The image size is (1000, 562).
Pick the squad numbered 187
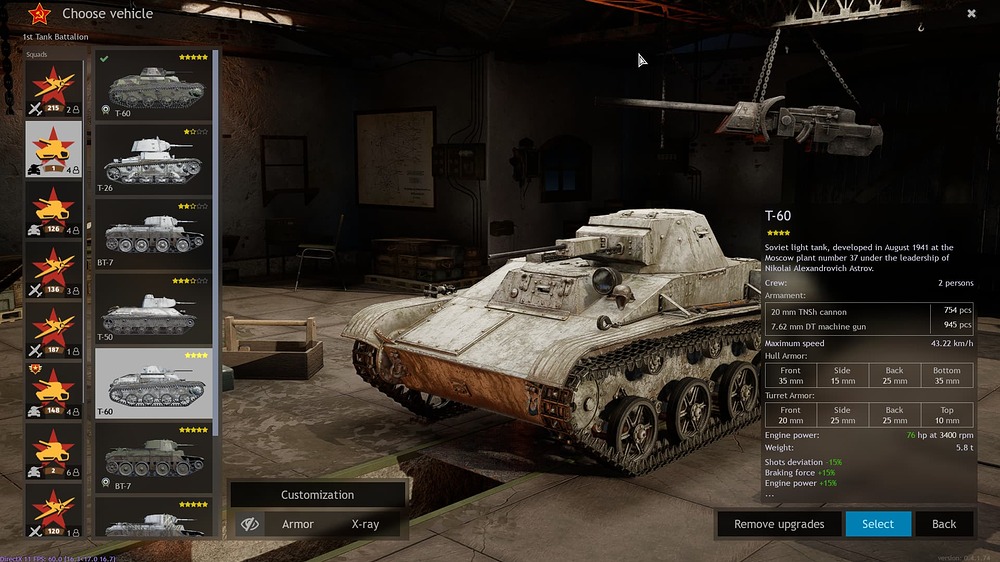[54, 331]
